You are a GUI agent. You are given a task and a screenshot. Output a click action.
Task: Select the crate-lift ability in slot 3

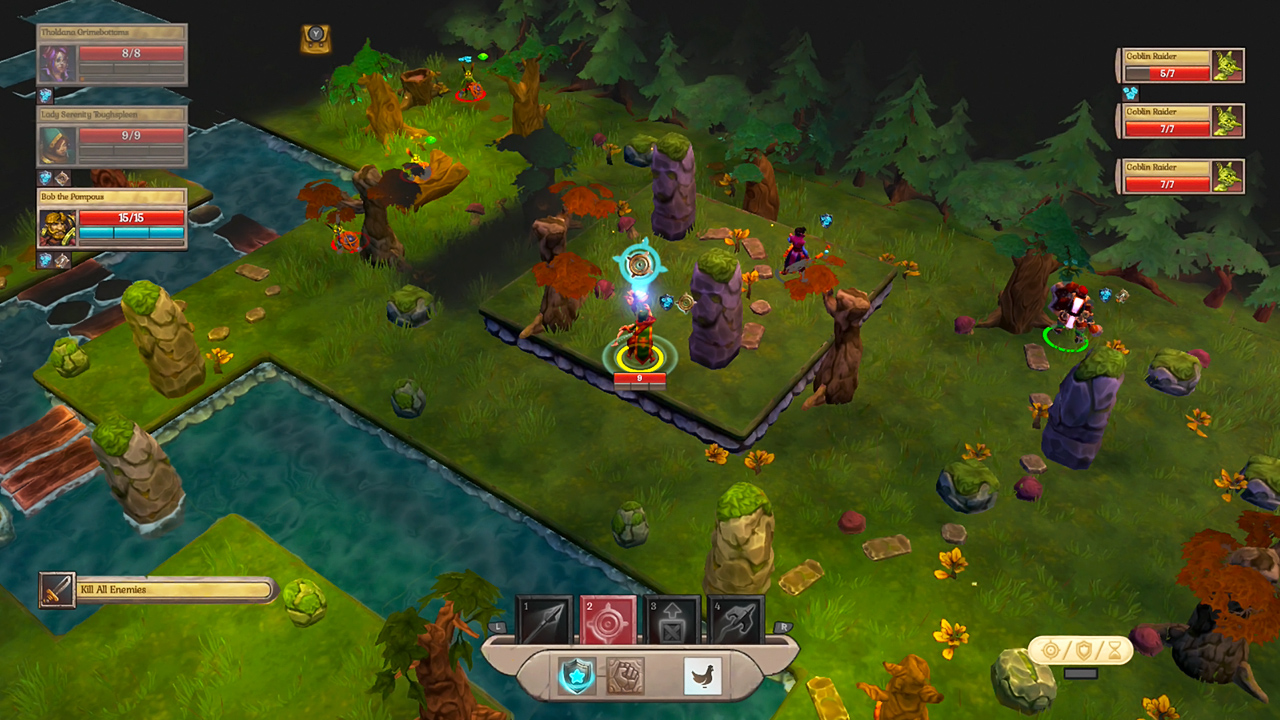tap(672, 618)
